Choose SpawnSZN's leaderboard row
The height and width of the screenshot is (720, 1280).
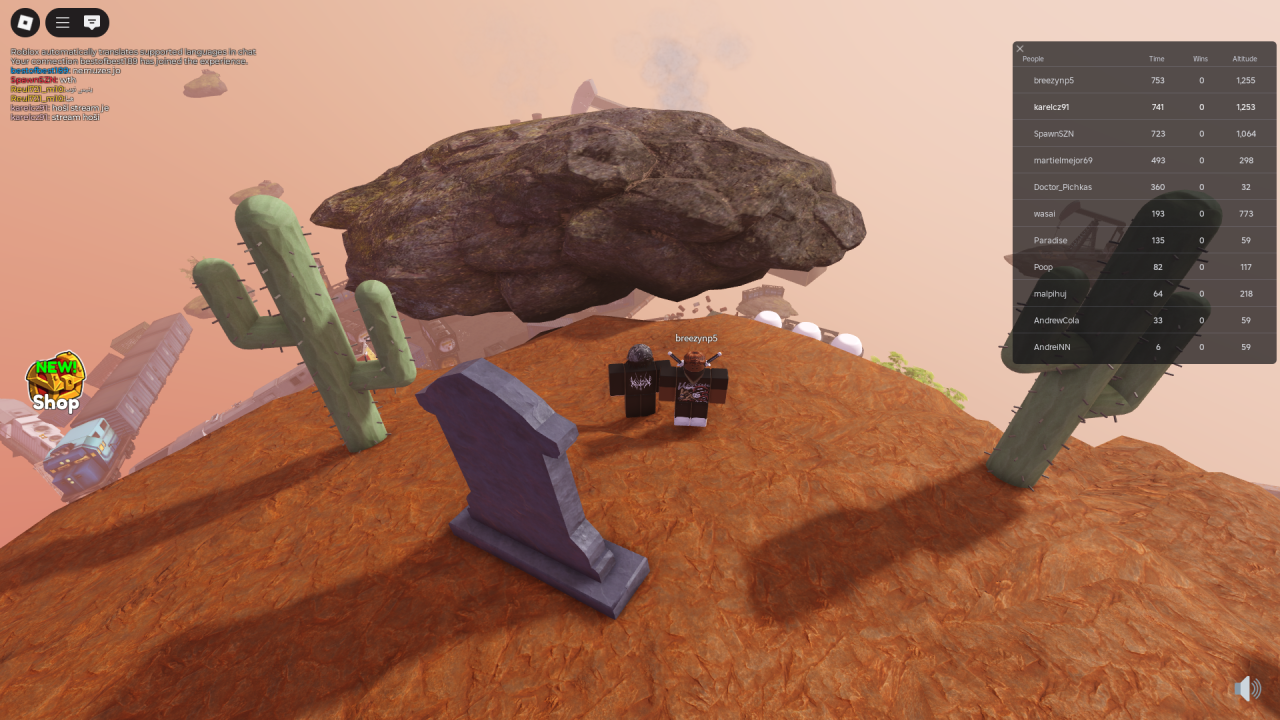[1054, 133]
